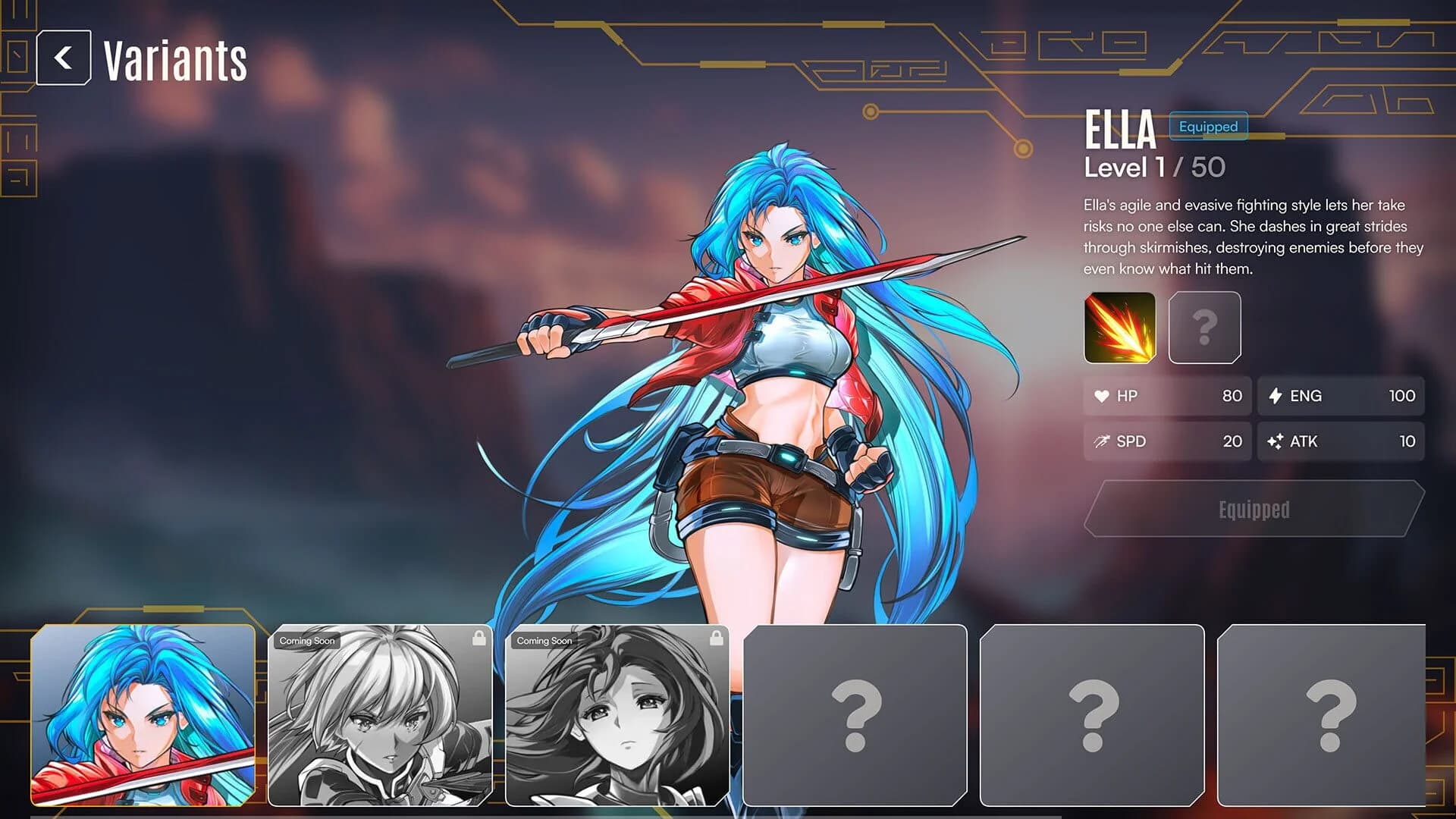Click the lightning bolt ENG icon
The height and width of the screenshot is (819, 1456).
(x=1276, y=395)
